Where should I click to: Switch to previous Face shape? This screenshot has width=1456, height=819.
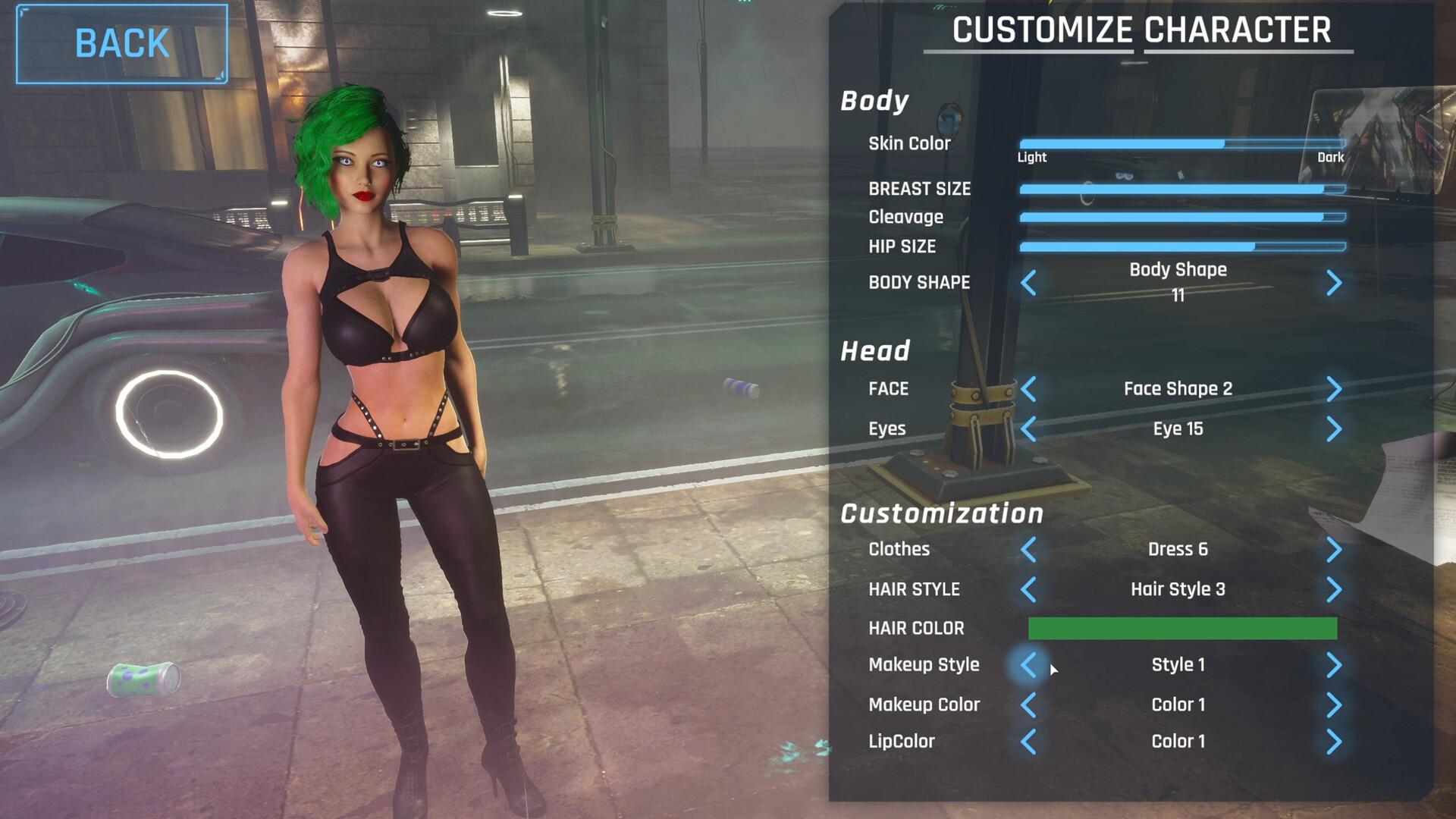(x=1028, y=389)
